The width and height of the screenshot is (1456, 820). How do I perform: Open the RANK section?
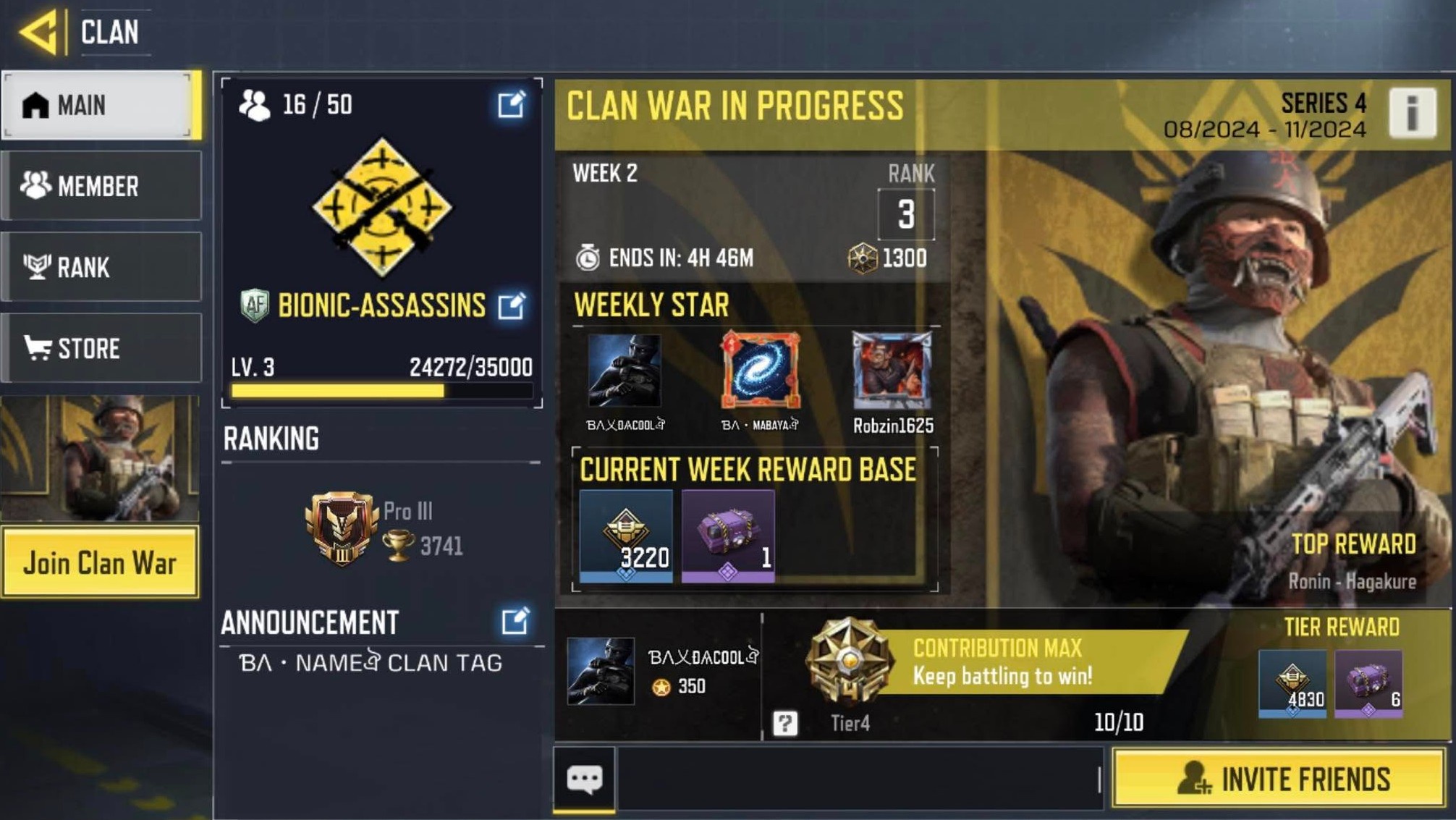(101, 268)
